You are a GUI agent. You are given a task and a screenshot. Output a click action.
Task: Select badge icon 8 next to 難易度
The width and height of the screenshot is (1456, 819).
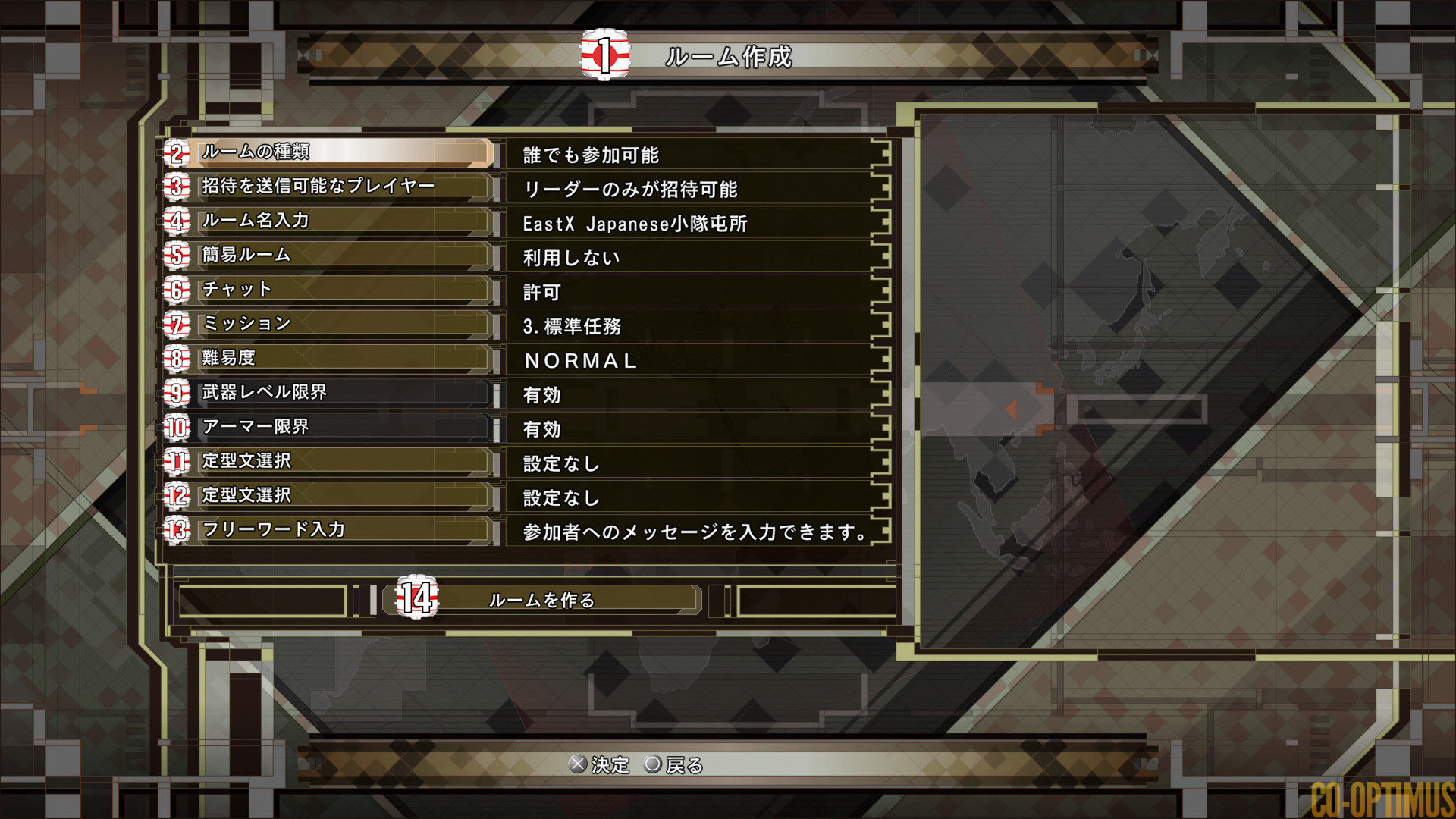[176, 359]
